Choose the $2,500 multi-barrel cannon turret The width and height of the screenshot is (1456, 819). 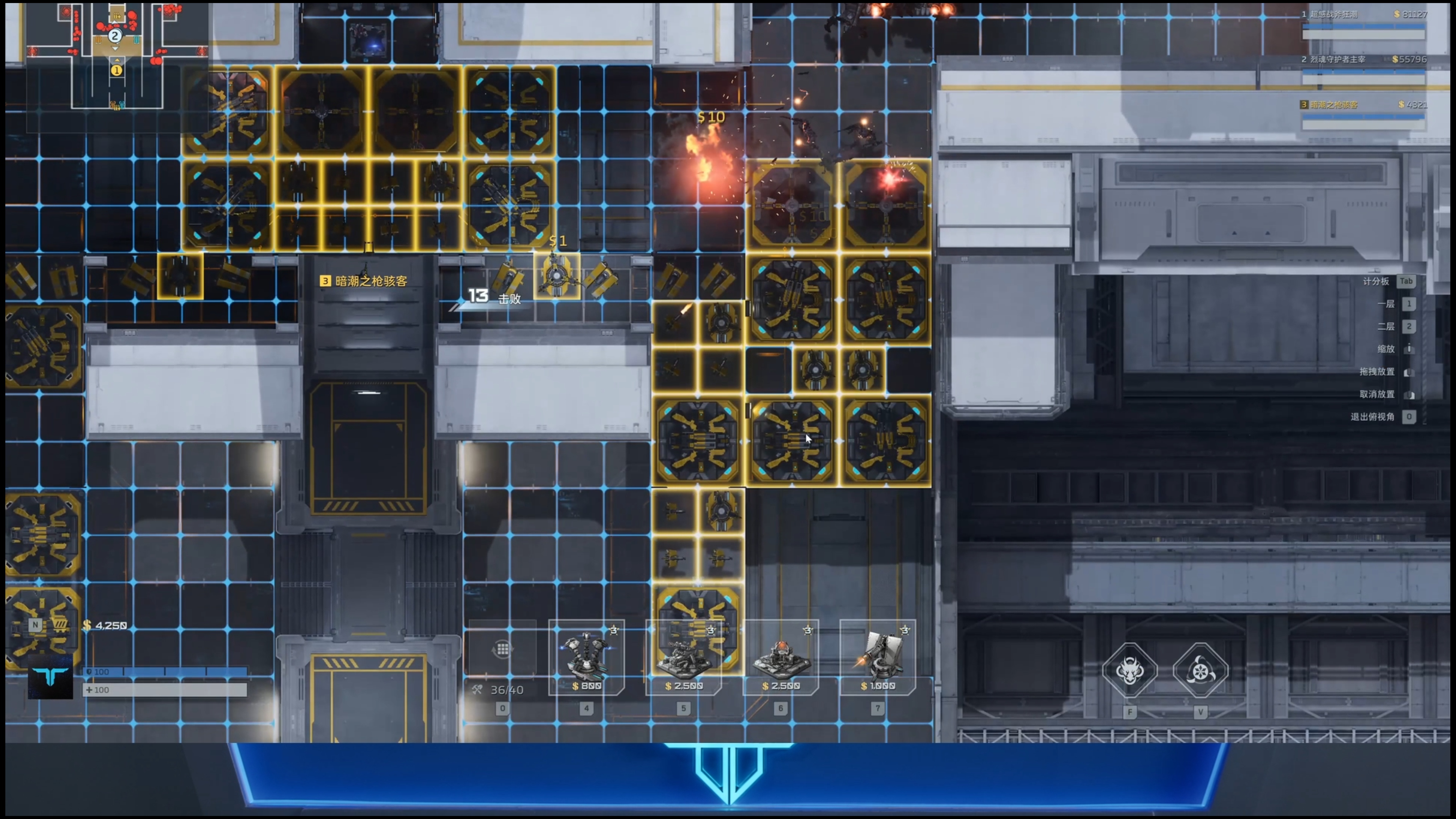(x=683, y=658)
